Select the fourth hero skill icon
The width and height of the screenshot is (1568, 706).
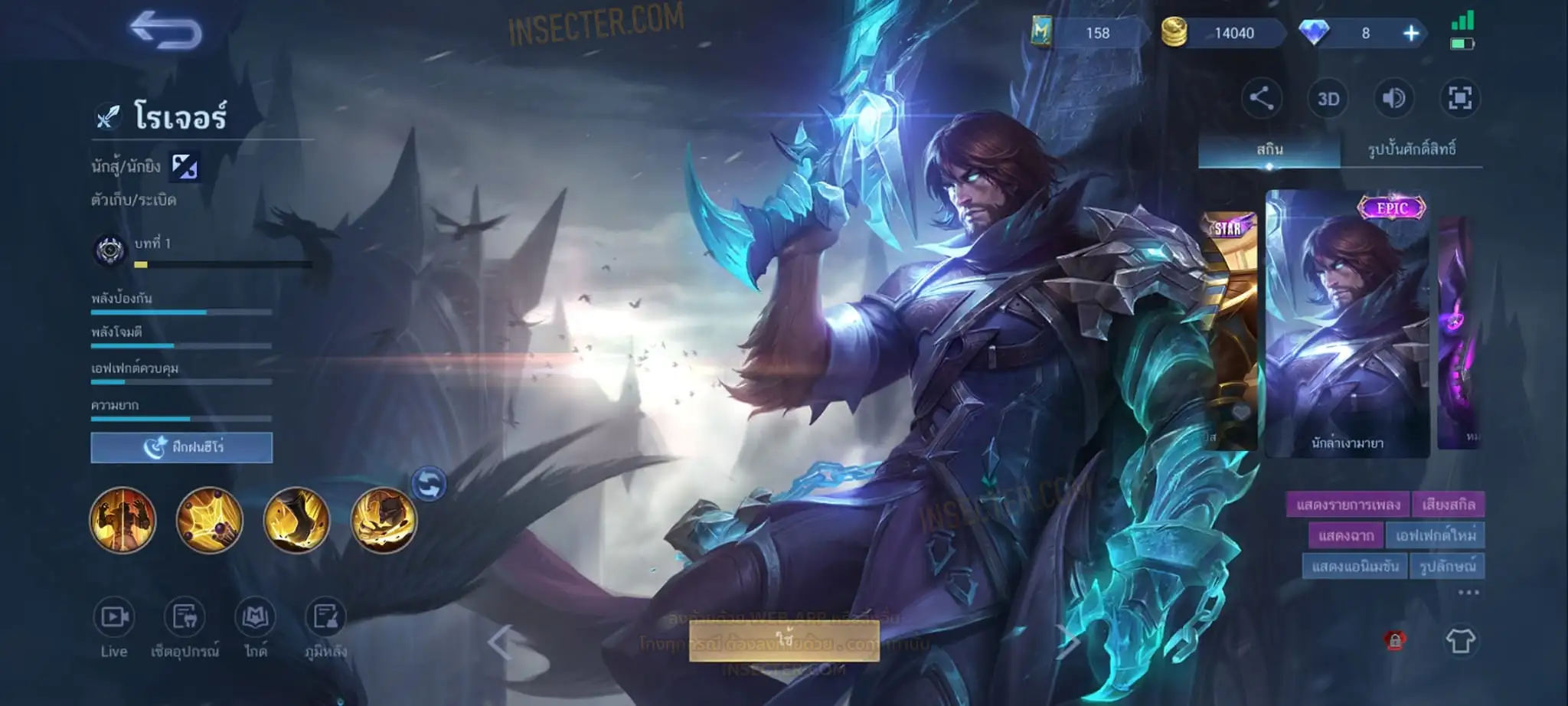tap(383, 521)
